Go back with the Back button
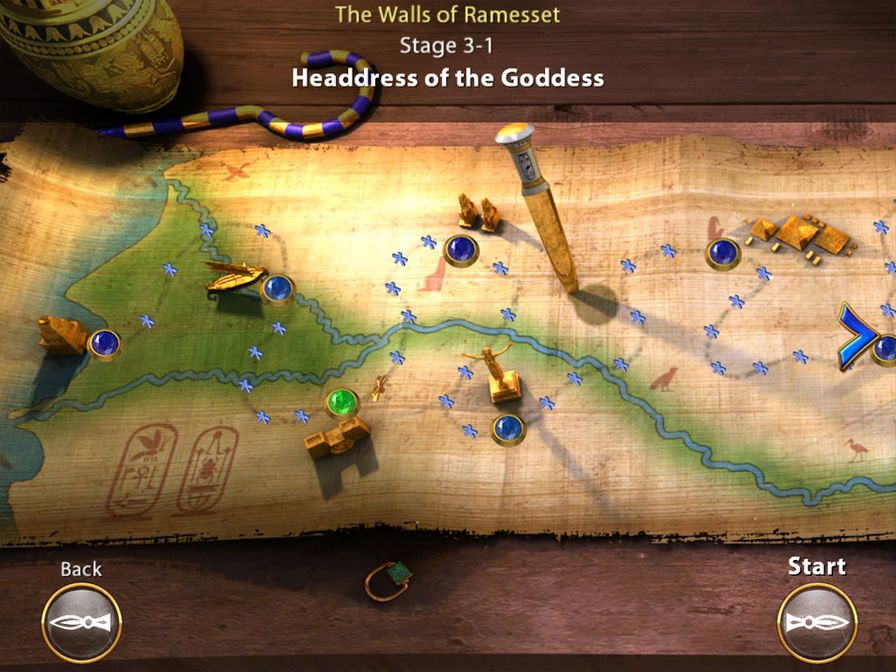Screen dimensions: 896x672 pos(81,622)
